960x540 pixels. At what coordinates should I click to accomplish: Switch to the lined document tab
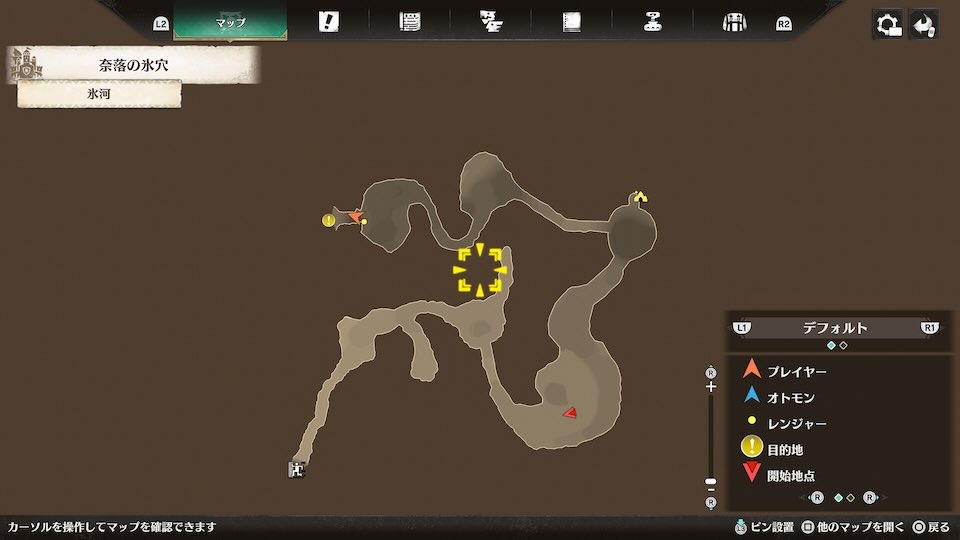409,22
